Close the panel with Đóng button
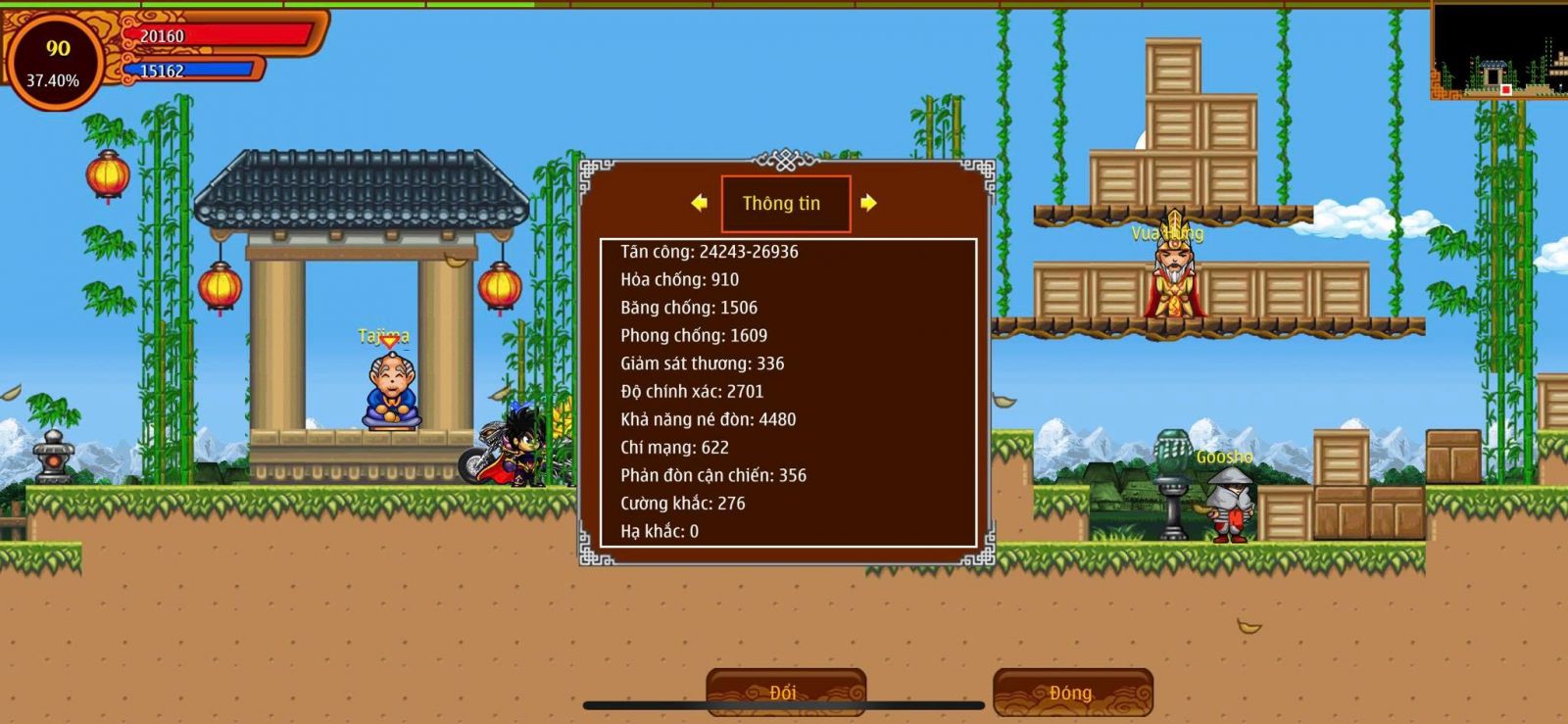Viewport: 1568px width, 724px height. [x=1072, y=692]
